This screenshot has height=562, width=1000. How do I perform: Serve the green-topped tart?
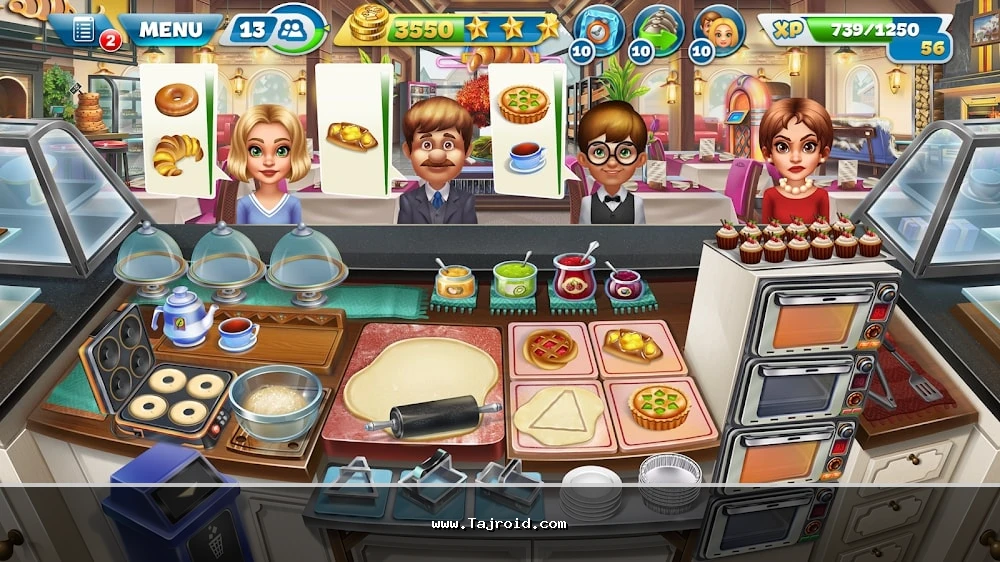coord(658,406)
